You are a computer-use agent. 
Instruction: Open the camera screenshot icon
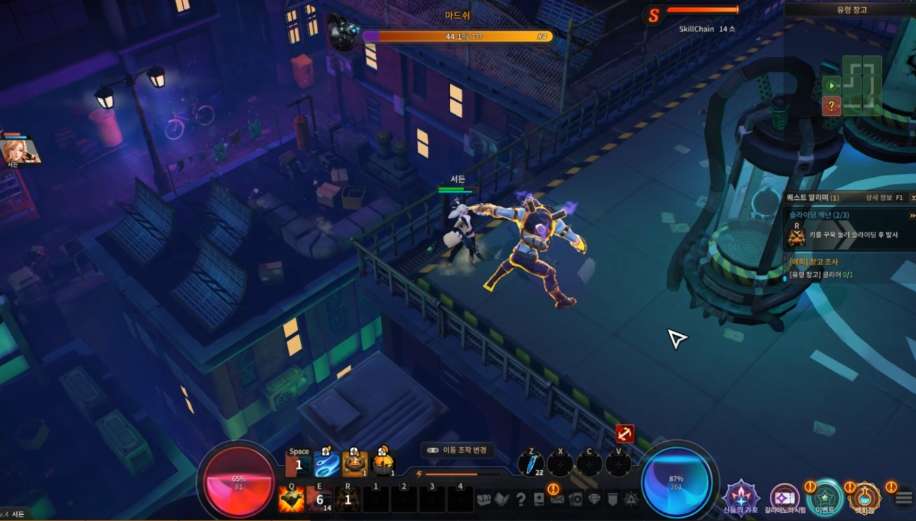pyautogui.click(x=575, y=499)
